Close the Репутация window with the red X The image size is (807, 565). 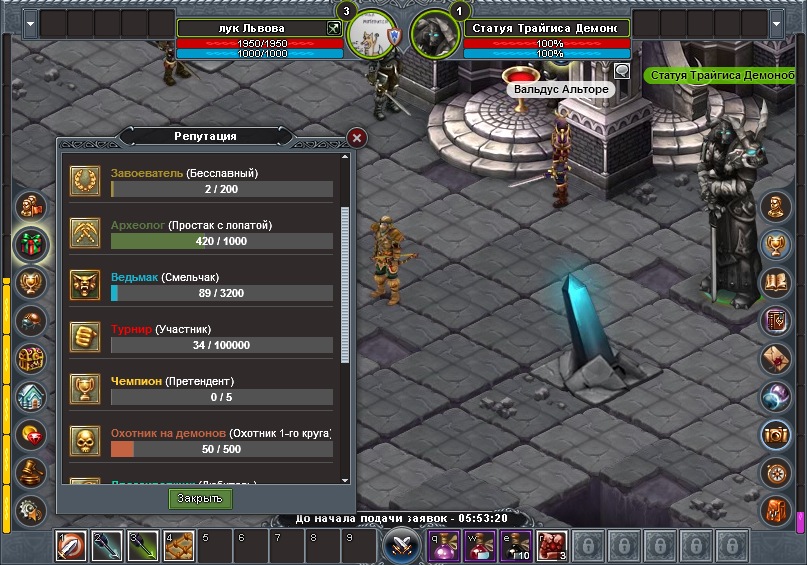[x=357, y=138]
